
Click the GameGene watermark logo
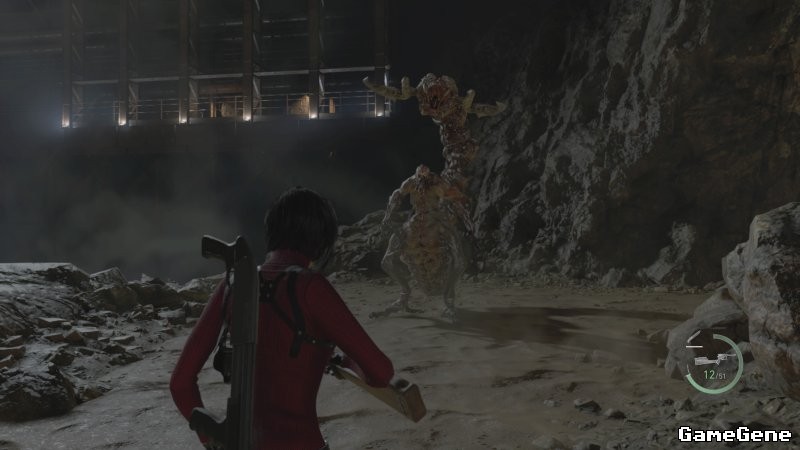pyautogui.click(x=734, y=434)
